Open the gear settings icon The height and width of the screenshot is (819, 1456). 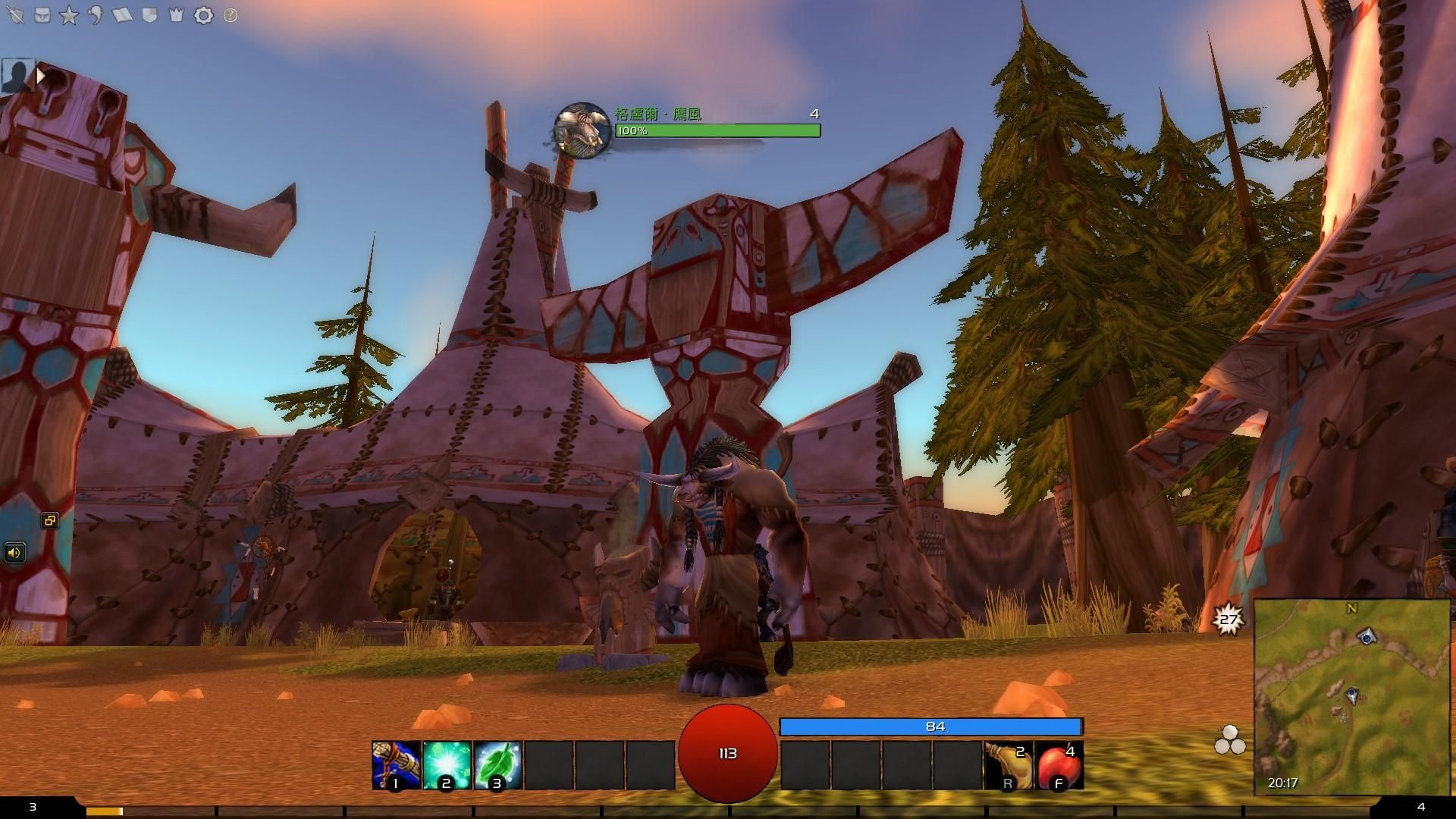pos(202,14)
